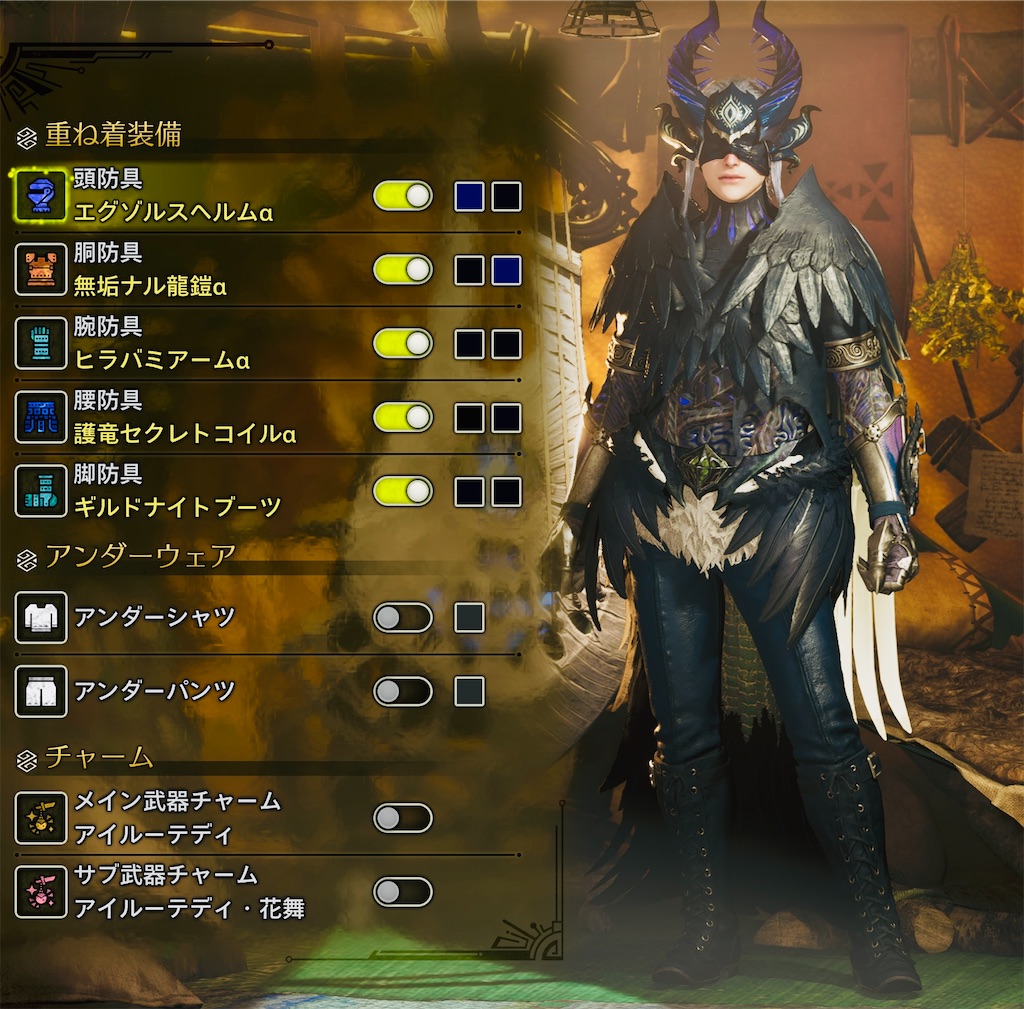Toggle chest armor 無垢ナル龍鎧α display switch
The height and width of the screenshot is (1009, 1024).
coord(402,270)
